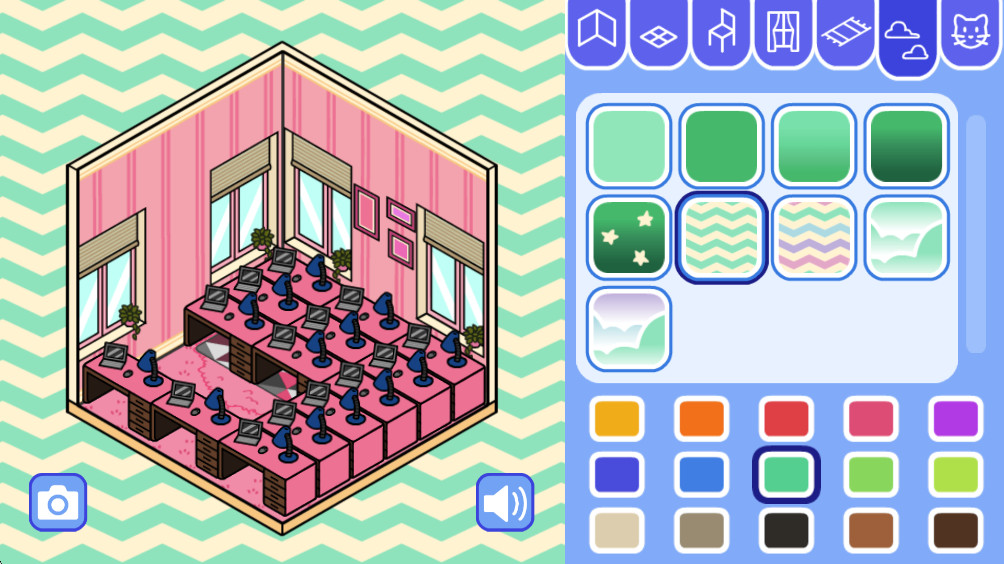Pick the orange color swatch
1004x564 pixels.
[x=701, y=418]
